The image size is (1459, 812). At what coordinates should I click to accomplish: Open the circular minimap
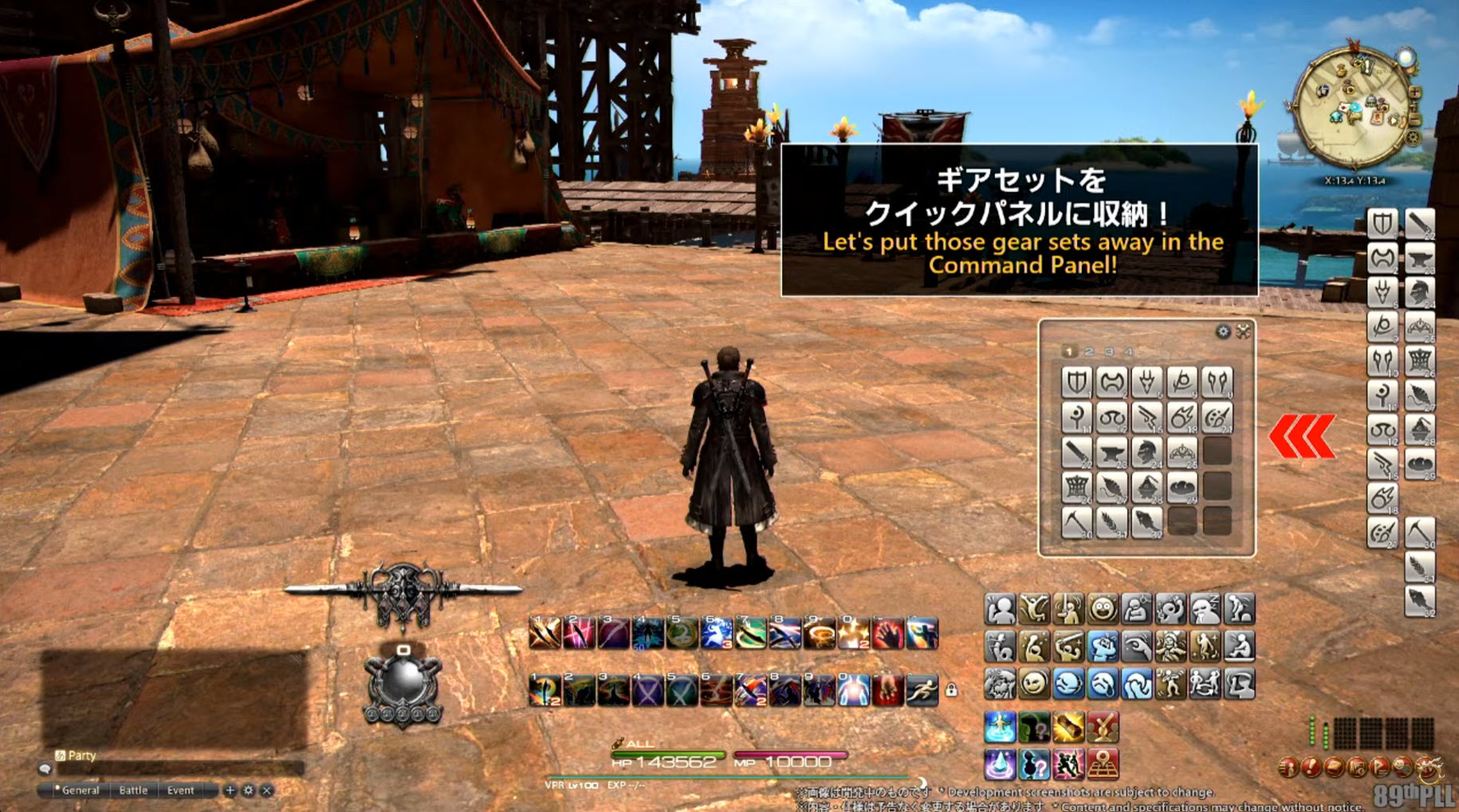tap(1351, 108)
